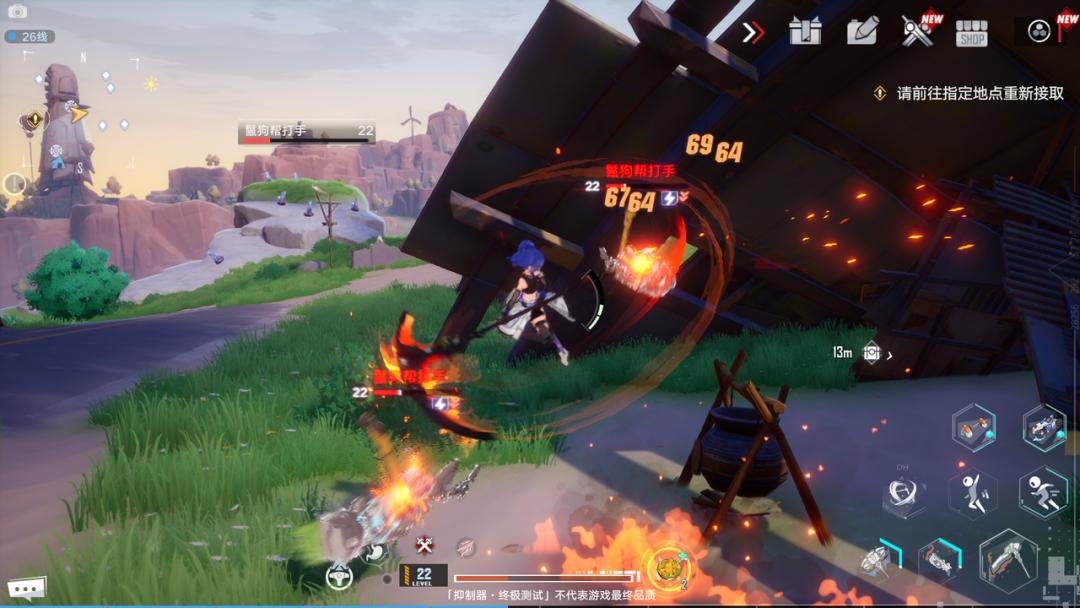The width and height of the screenshot is (1080, 608).
Task: Open the gift box rewards menu
Action: [804, 32]
